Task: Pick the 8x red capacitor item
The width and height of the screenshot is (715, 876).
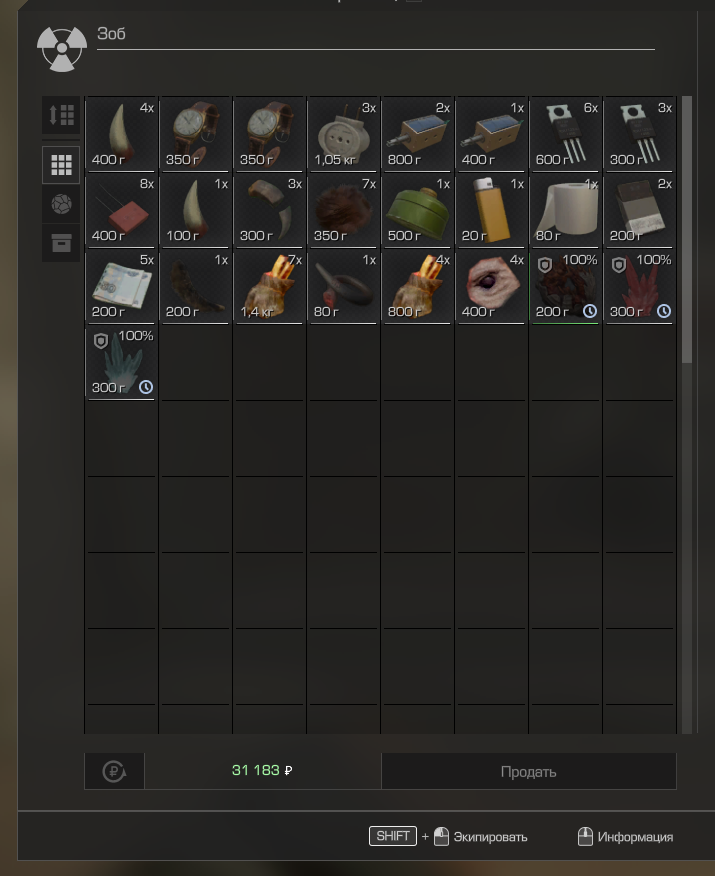Action: click(x=121, y=210)
